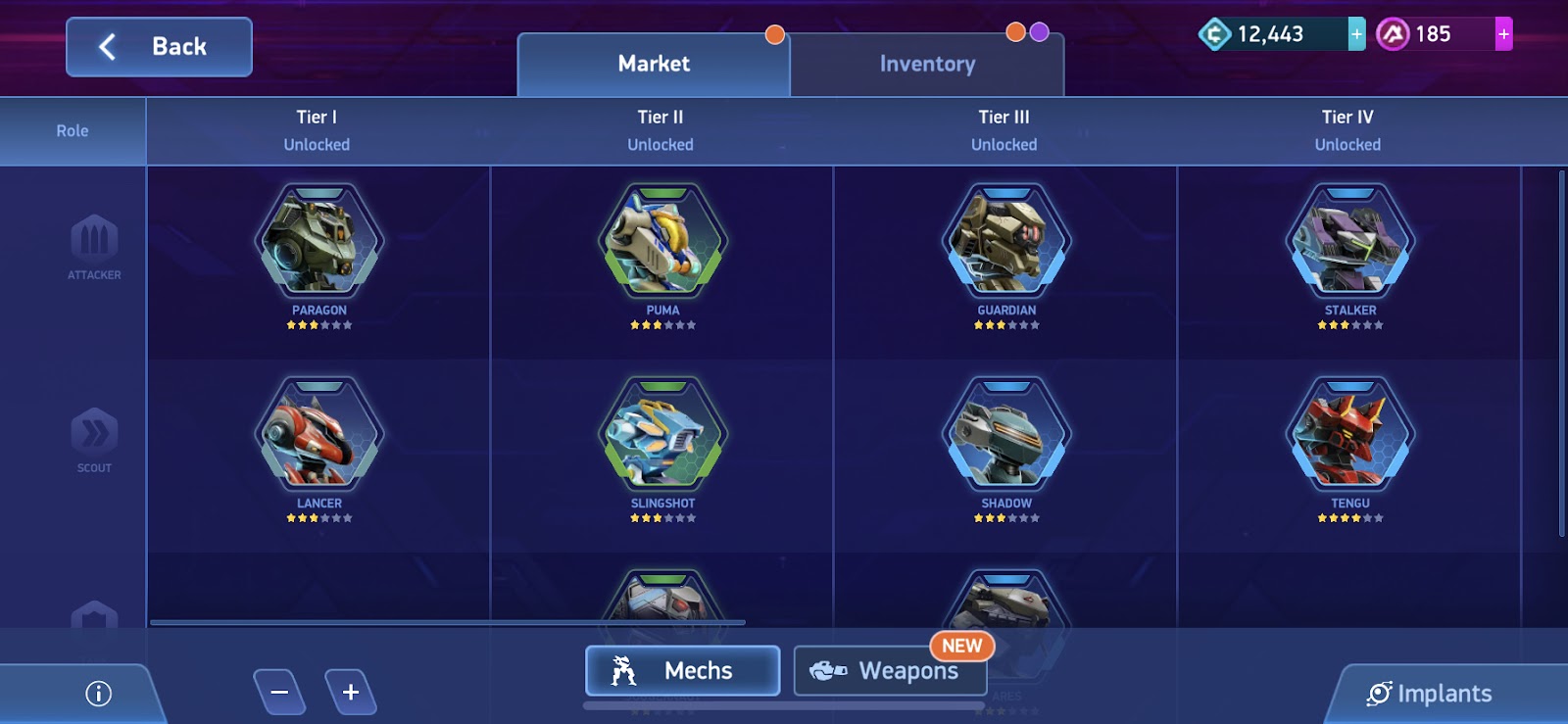
Task: Select the Attacker role filter
Action: coord(93,248)
